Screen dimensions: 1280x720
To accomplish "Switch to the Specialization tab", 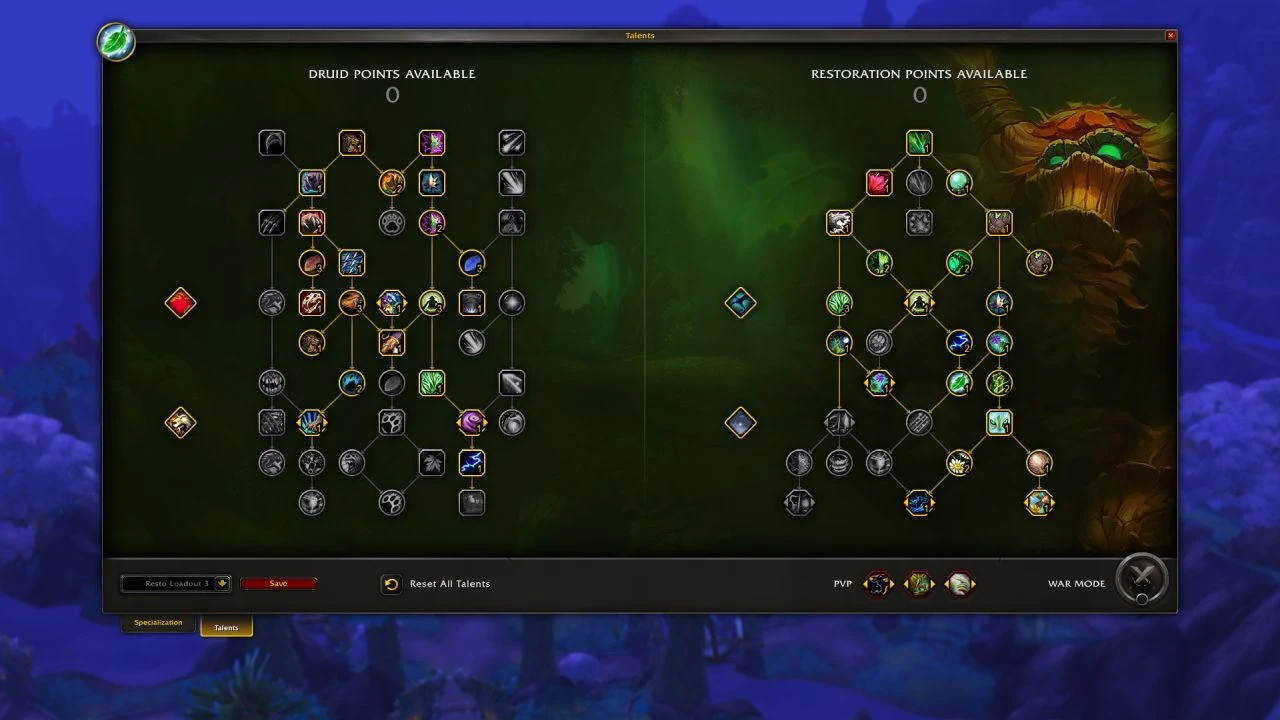I will (157, 622).
